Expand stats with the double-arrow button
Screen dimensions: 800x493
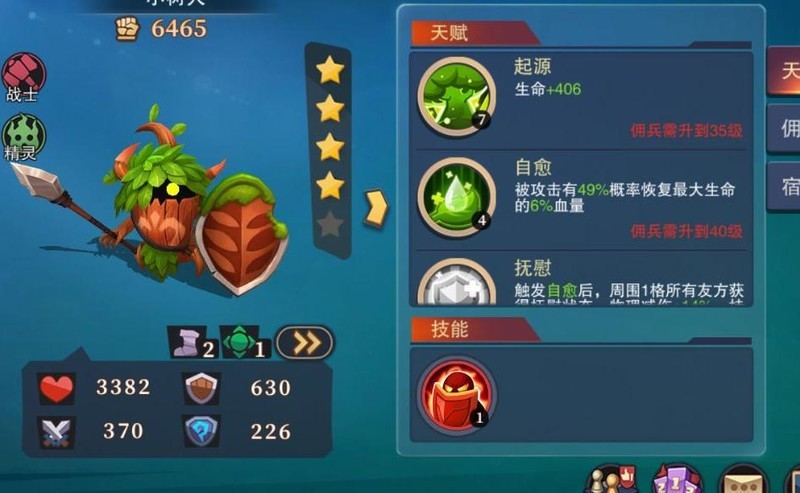304,343
